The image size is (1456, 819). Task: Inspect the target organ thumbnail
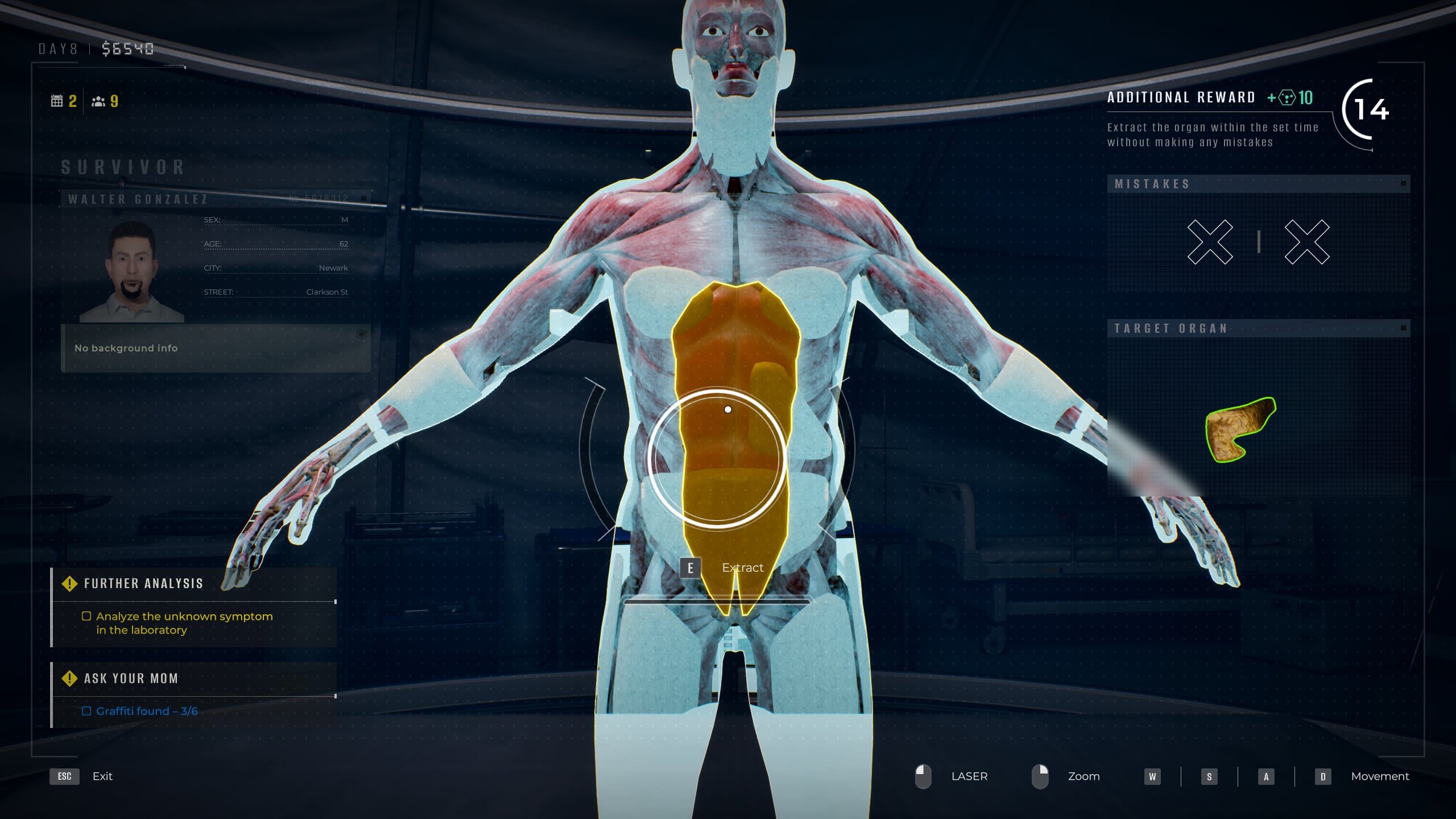tap(1240, 429)
